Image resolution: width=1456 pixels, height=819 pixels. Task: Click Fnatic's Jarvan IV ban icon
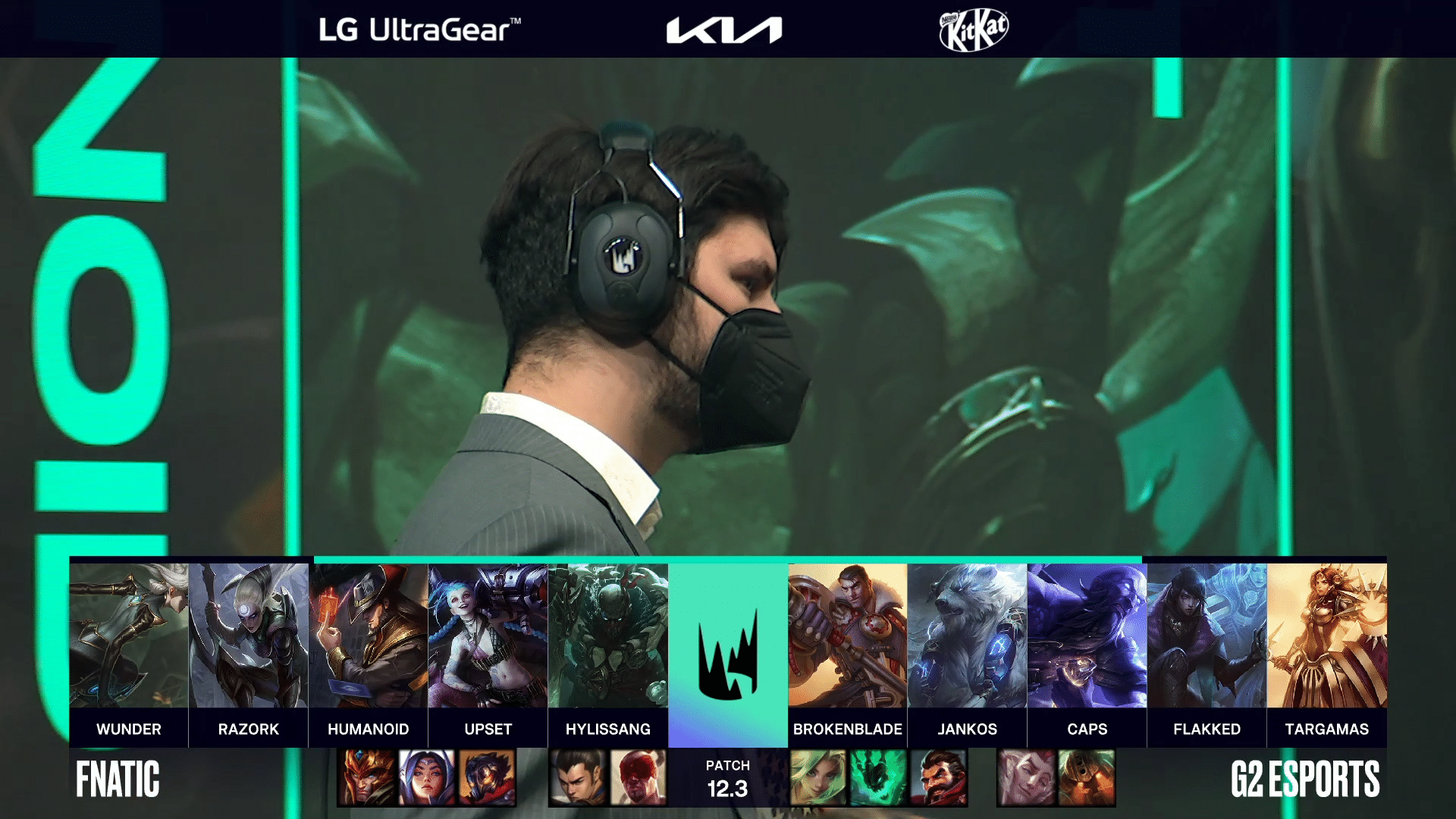click(x=367, y=777)
